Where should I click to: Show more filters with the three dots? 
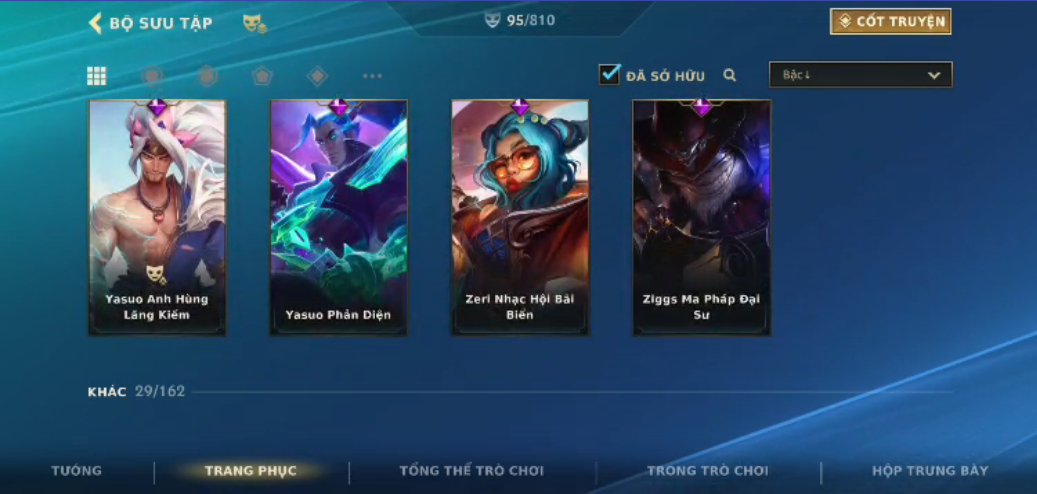tap(372, 76)
